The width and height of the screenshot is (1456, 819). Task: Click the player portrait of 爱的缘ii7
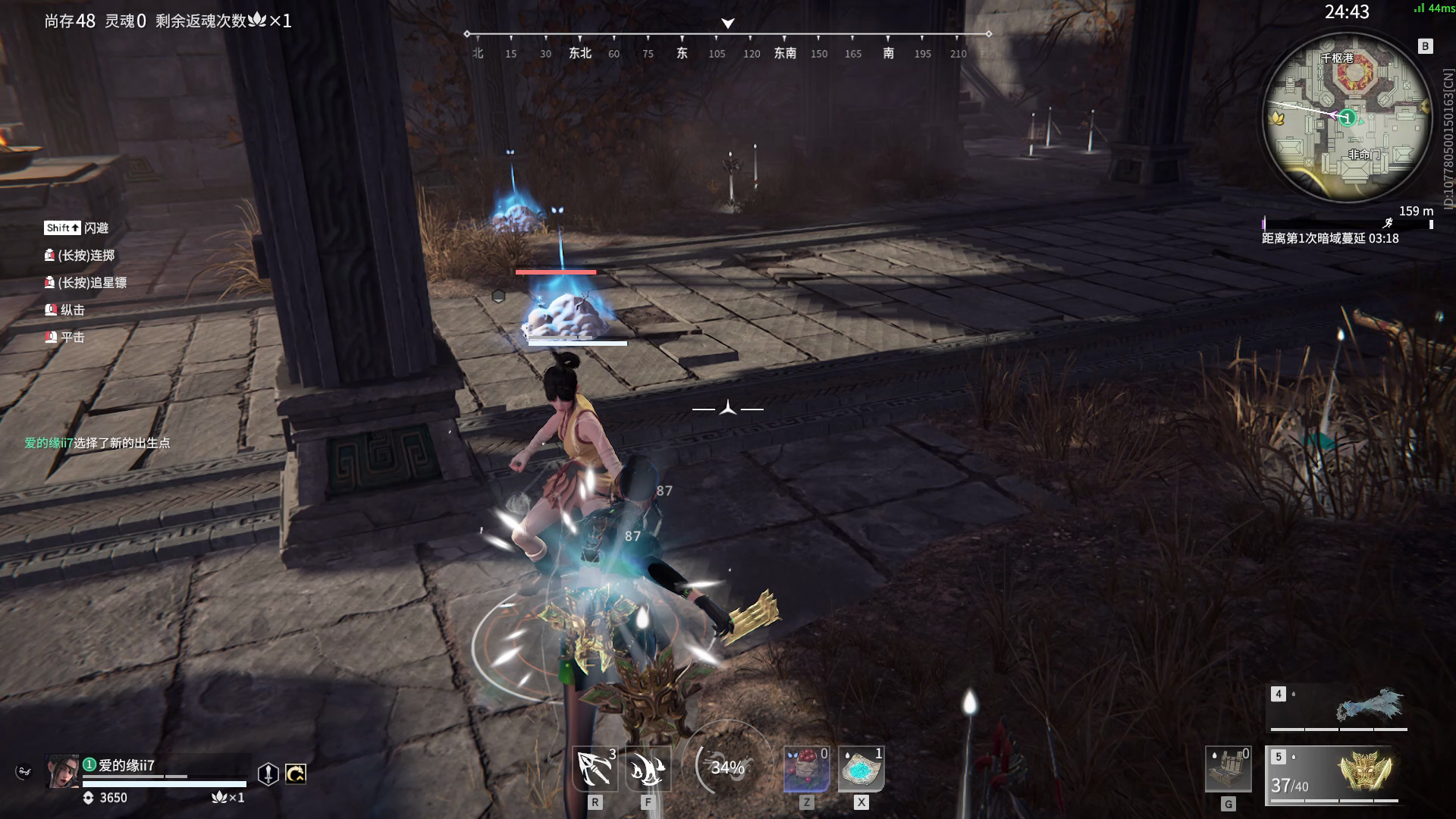(x=62, y=772)
